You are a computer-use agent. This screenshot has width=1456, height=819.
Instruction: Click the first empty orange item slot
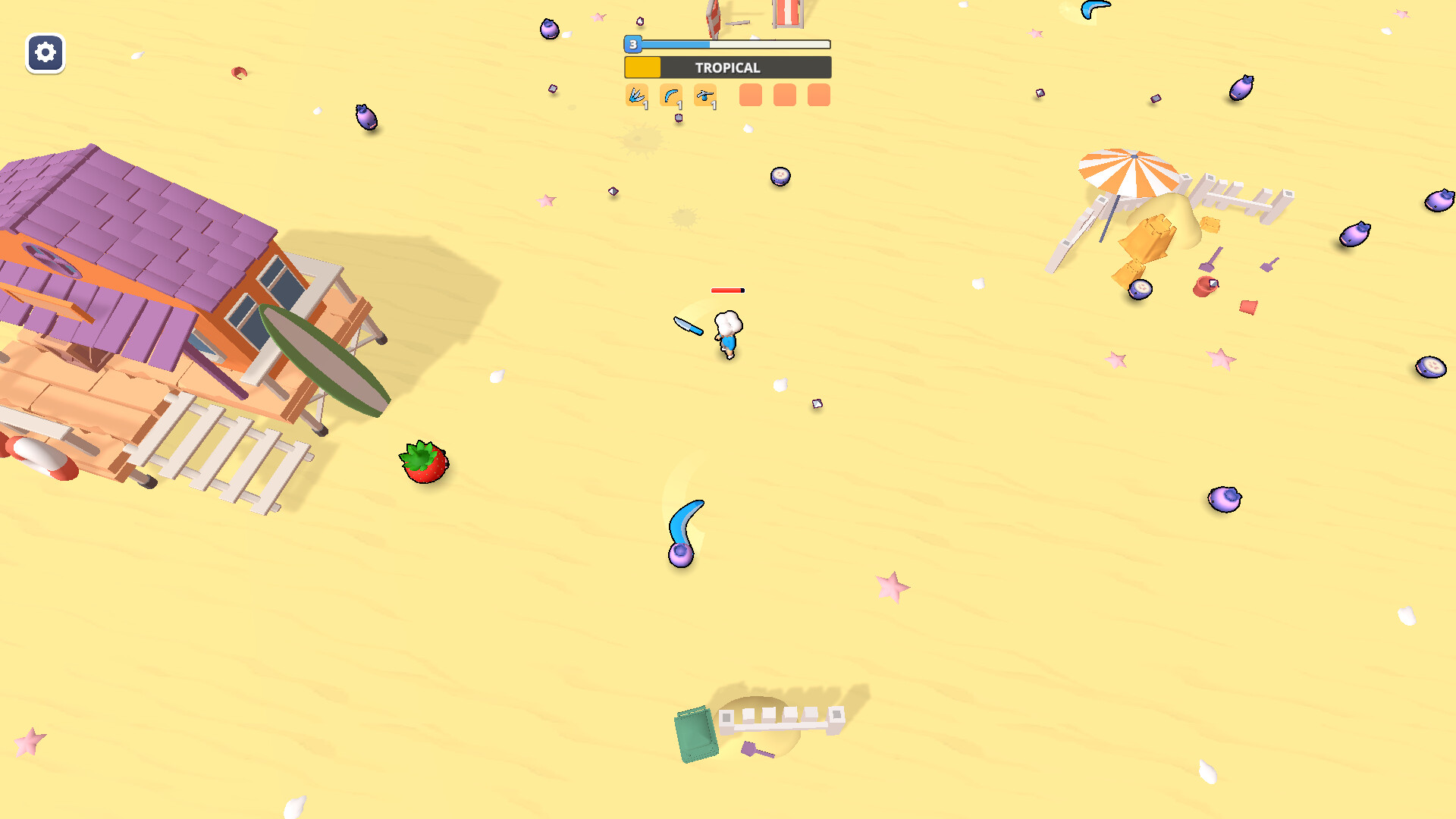coord(750,96)
